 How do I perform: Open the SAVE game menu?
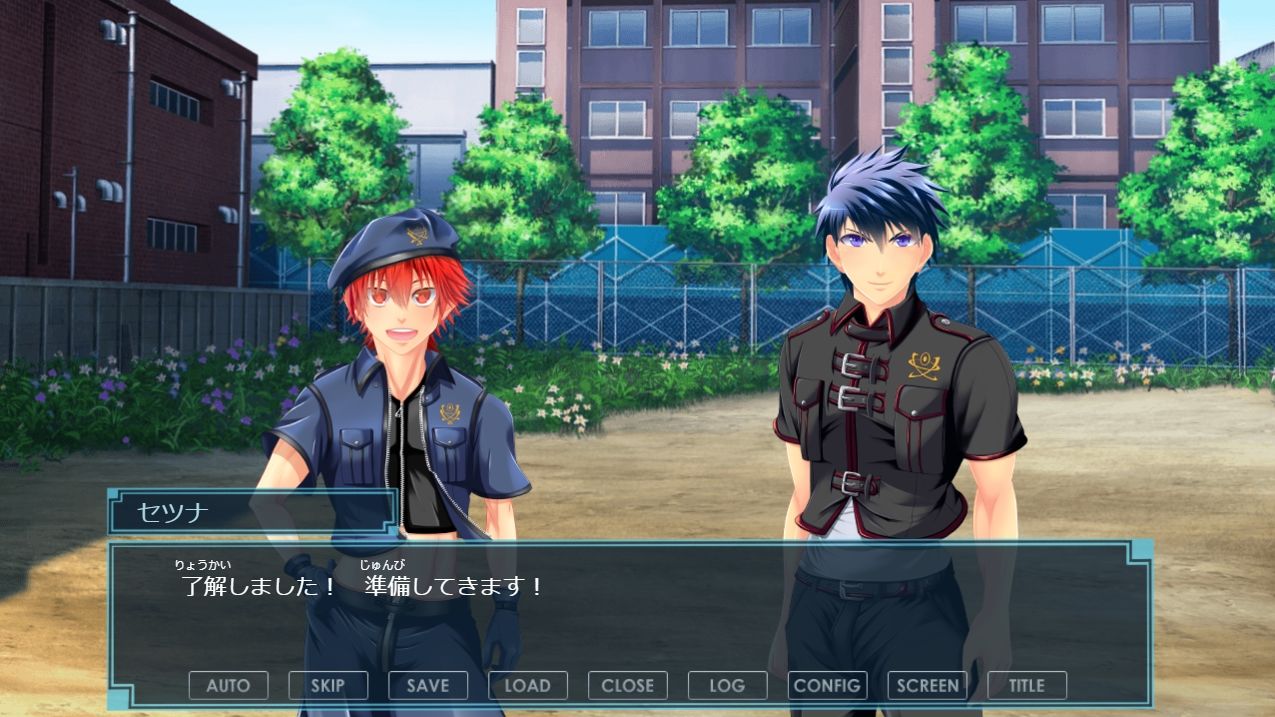(x=428, y=685)
